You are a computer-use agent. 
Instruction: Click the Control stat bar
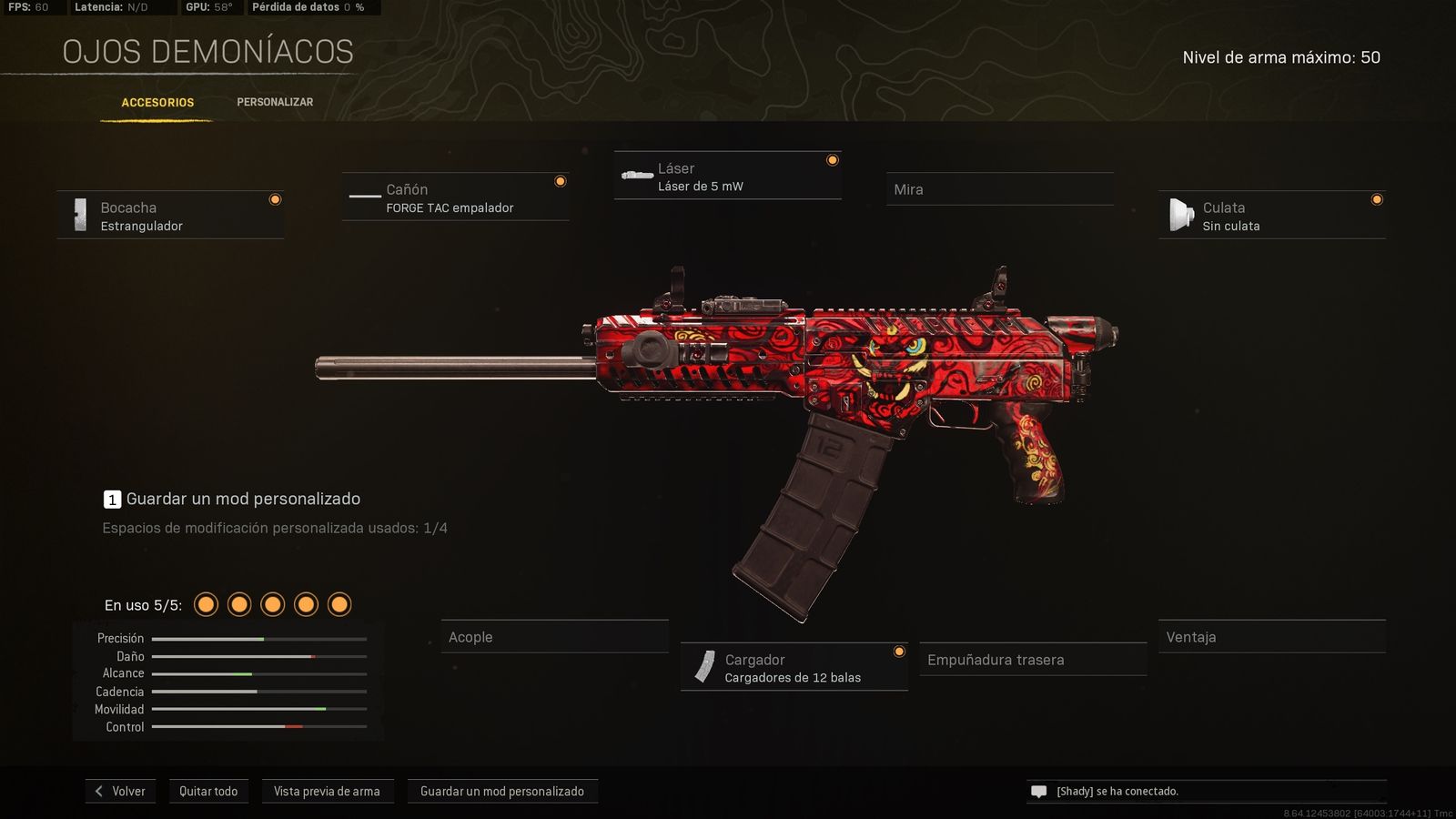(x=258, y=726)
